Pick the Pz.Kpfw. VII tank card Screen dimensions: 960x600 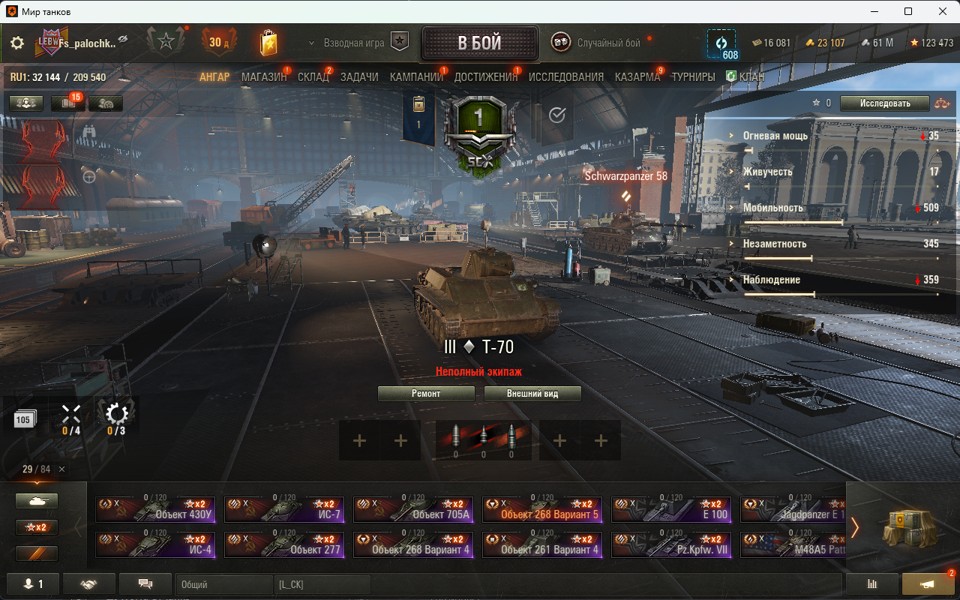tap(671, 545)
